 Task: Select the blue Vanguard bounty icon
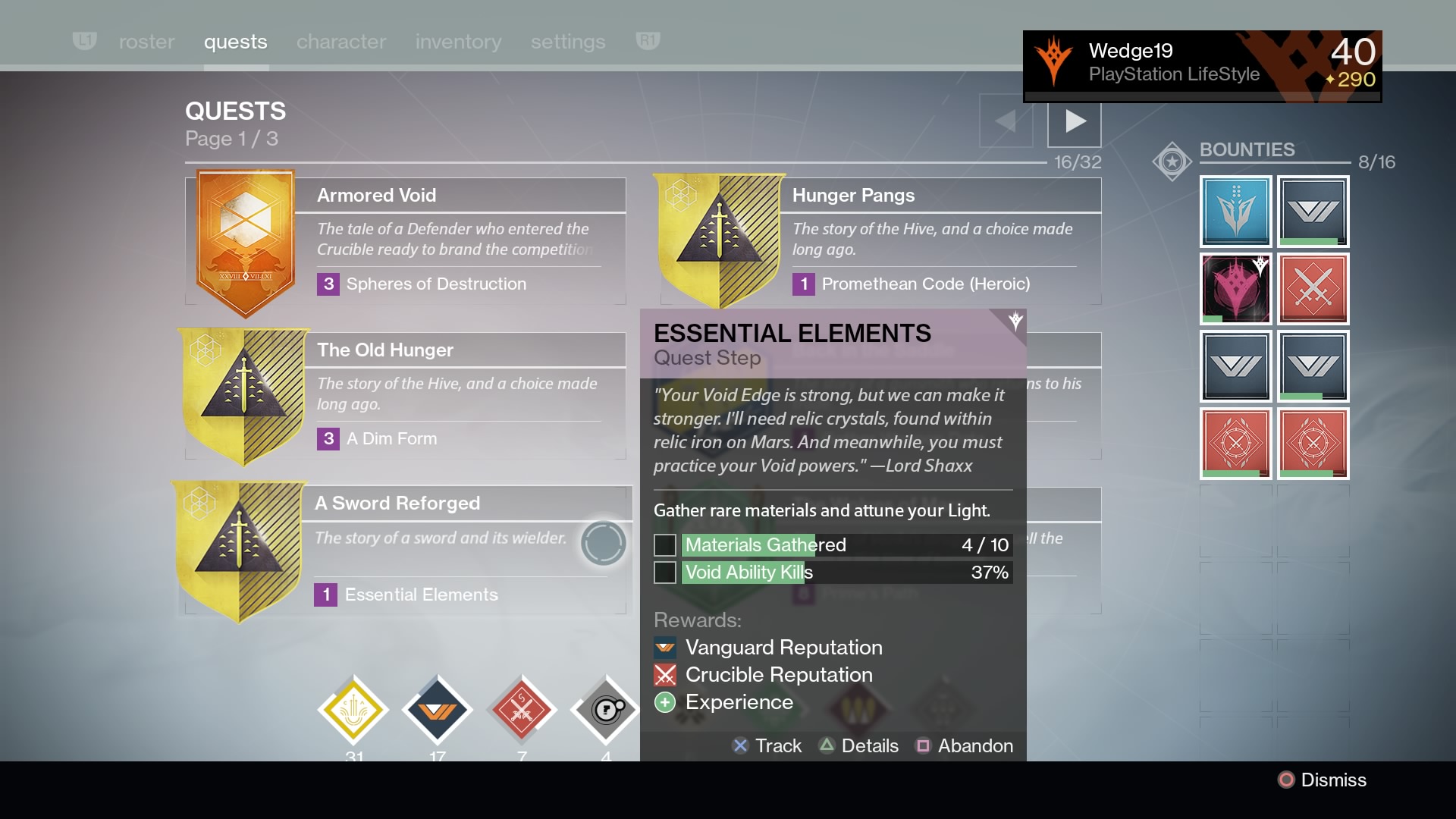(1235, 212)
